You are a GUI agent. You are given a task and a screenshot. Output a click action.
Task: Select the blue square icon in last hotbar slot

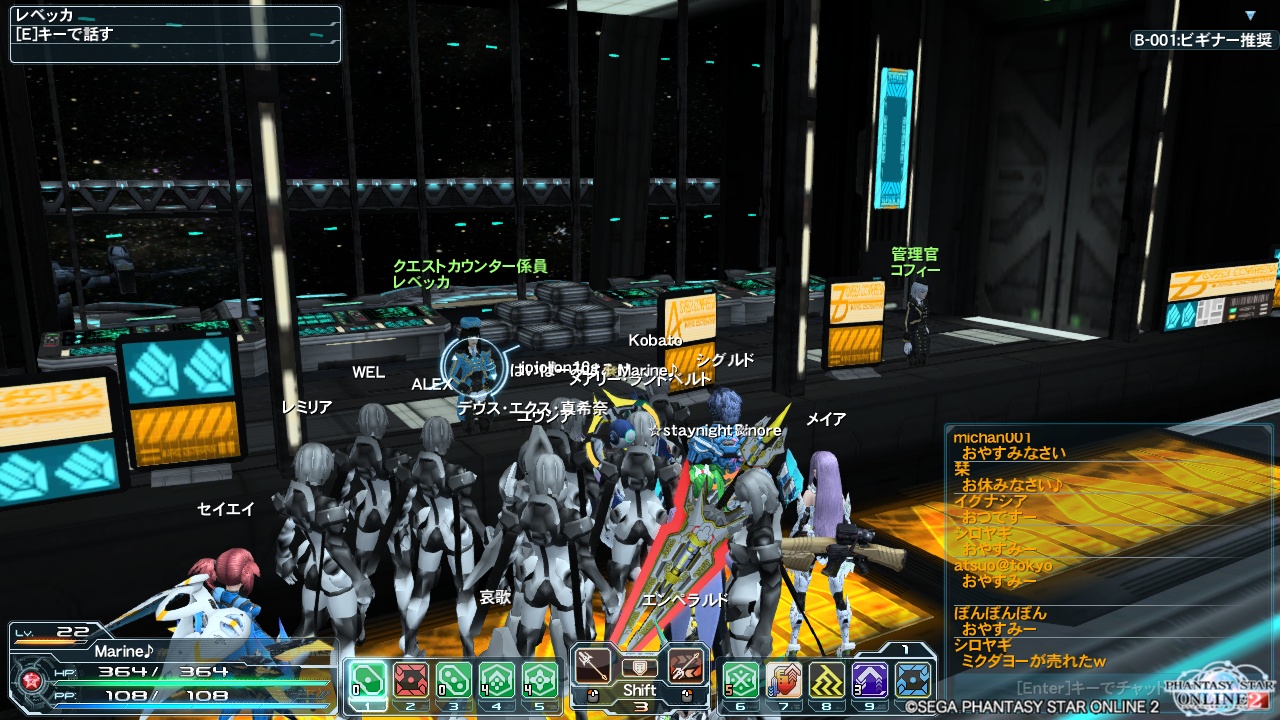coord(913,680)
